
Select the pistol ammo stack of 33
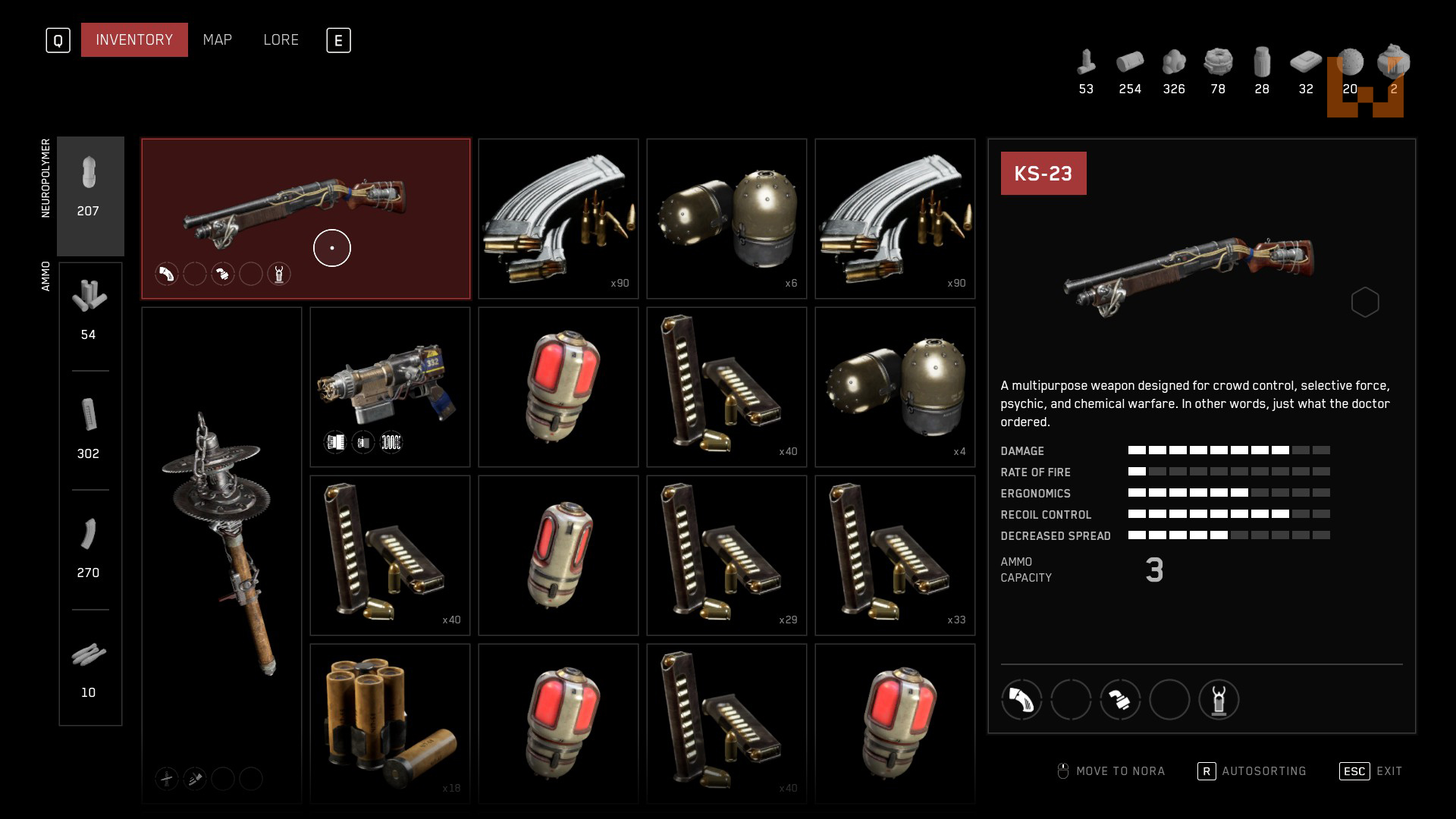(x=895, y=555)
